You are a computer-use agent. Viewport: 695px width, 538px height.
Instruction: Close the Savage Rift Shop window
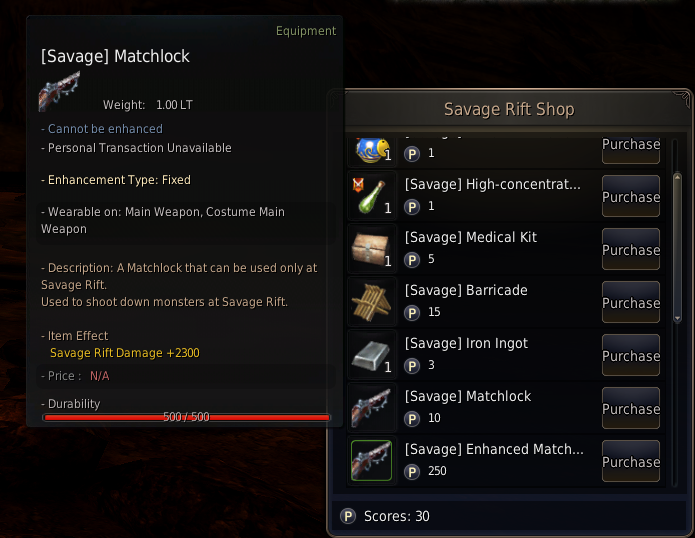pos(684,97)
